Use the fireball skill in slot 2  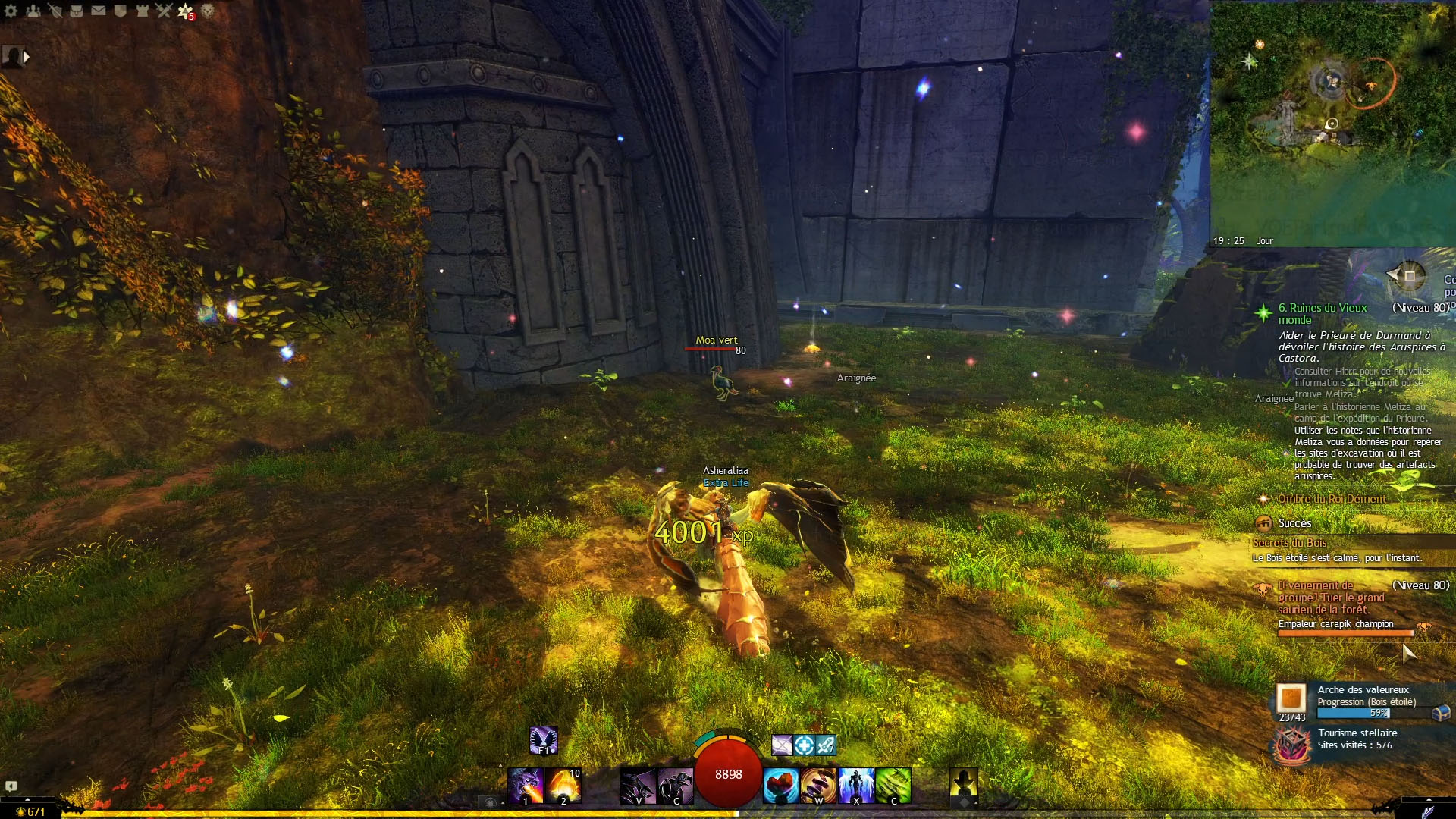tap(564, 785)
